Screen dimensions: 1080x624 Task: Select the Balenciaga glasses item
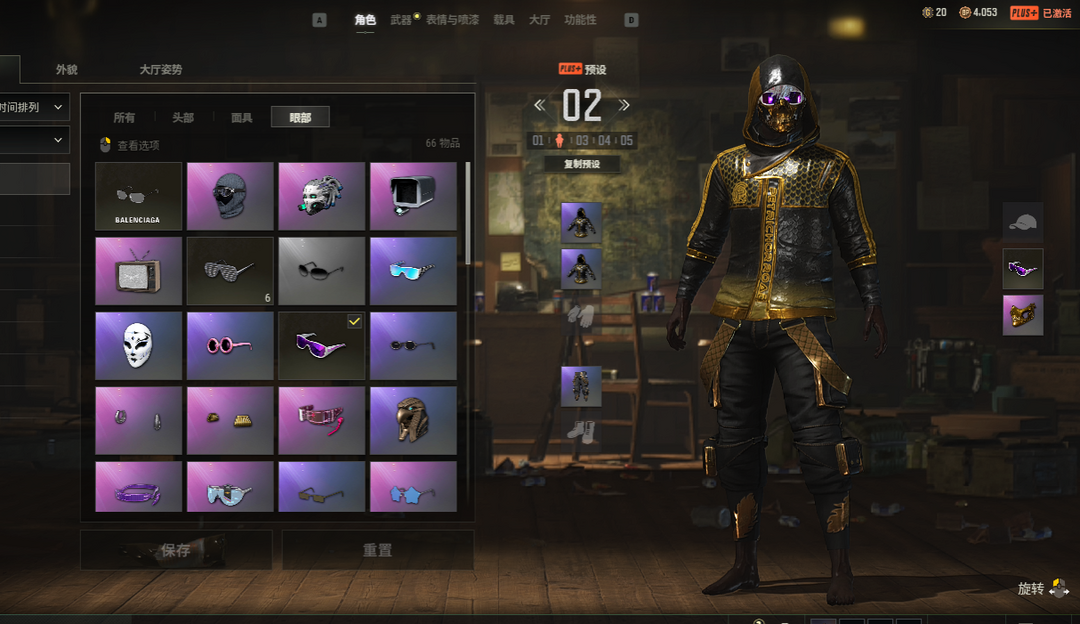coord(138,196)
